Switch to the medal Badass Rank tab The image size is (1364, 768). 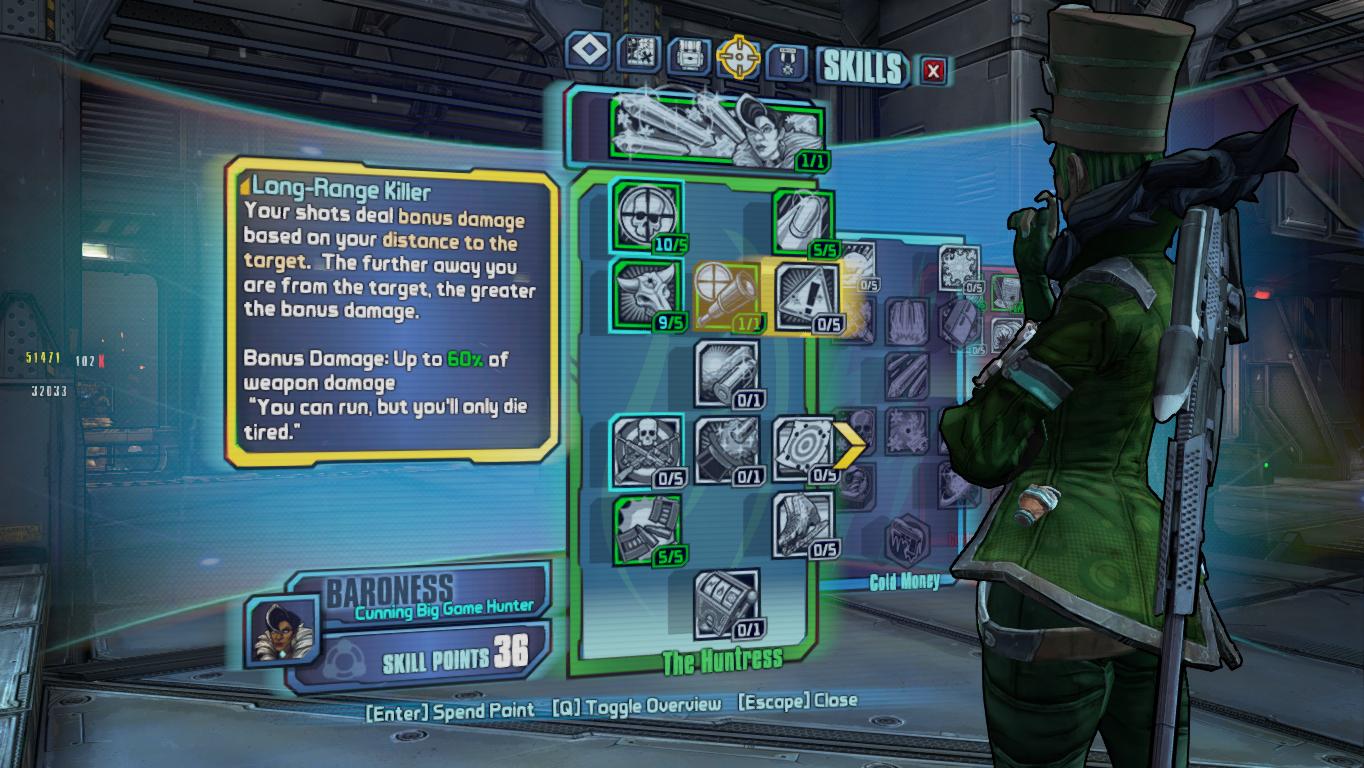click(x=786, y=61)
